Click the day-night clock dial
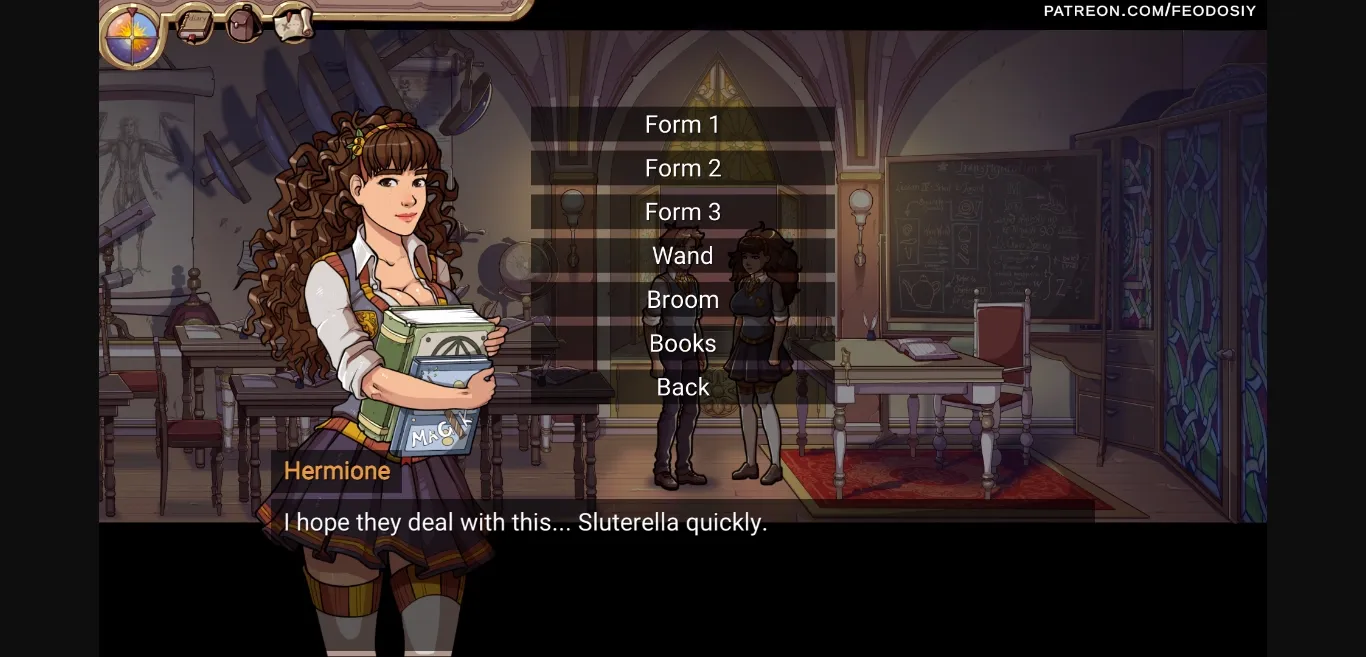This screenshot has height=657, width=1366. (x=133, y=35)
